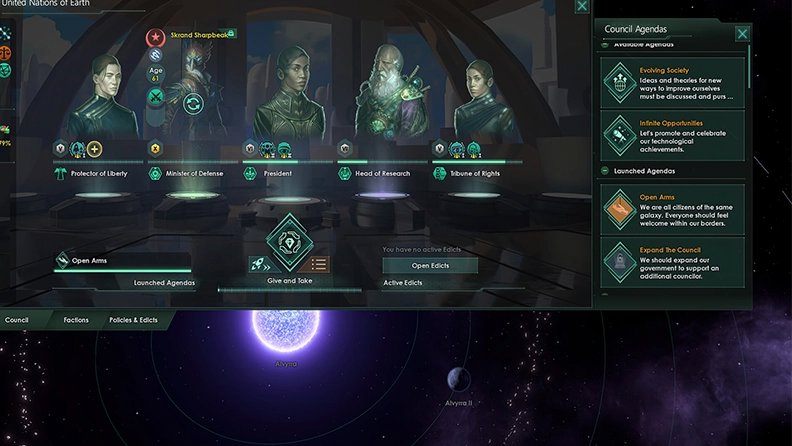Close the Council Agendas panel
The width and height of the screenshot is (792, 446).
coord(742,34)
